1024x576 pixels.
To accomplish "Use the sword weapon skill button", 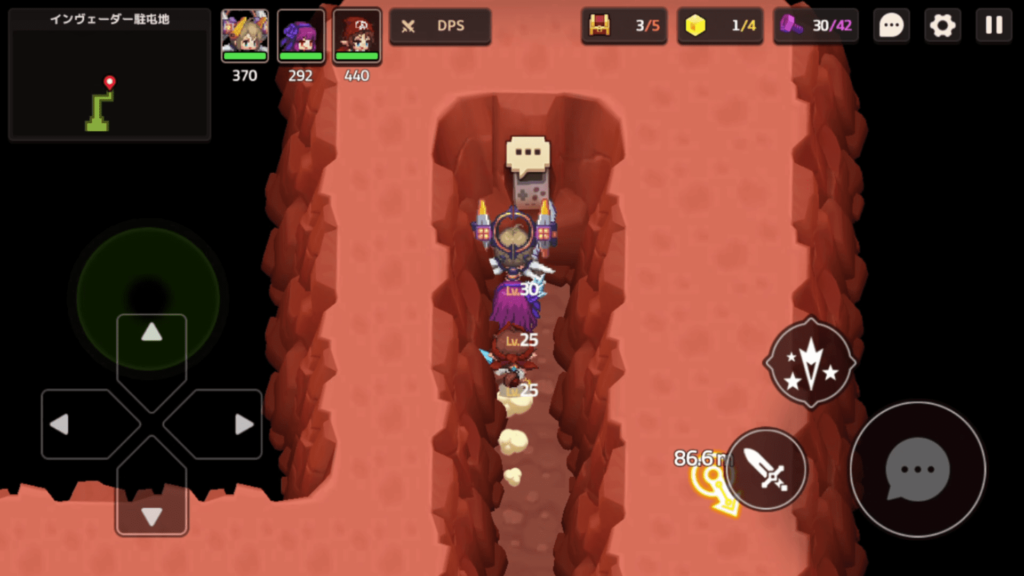I will coord(766,469).
